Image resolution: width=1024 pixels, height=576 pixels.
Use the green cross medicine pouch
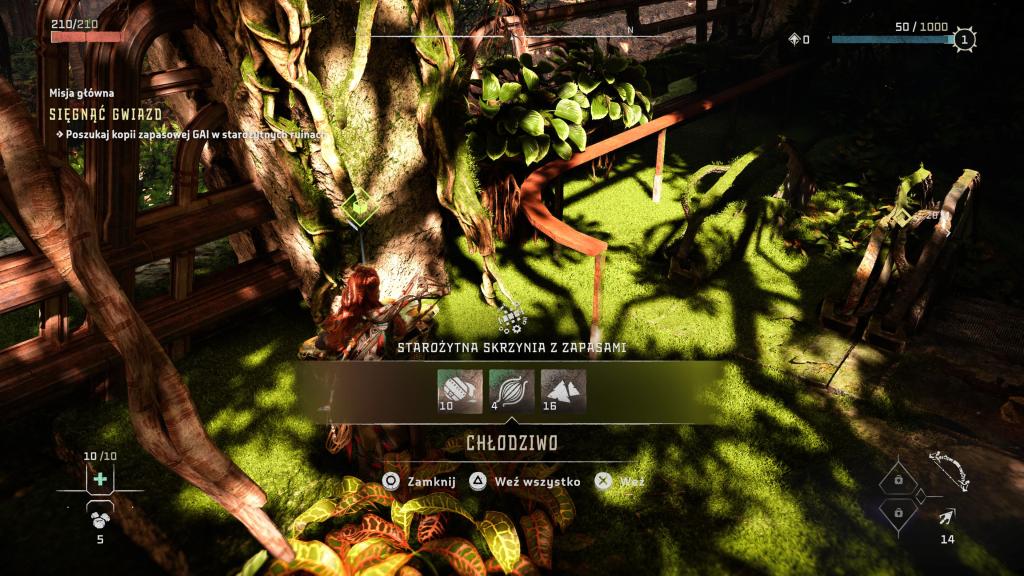click(100, 479)
